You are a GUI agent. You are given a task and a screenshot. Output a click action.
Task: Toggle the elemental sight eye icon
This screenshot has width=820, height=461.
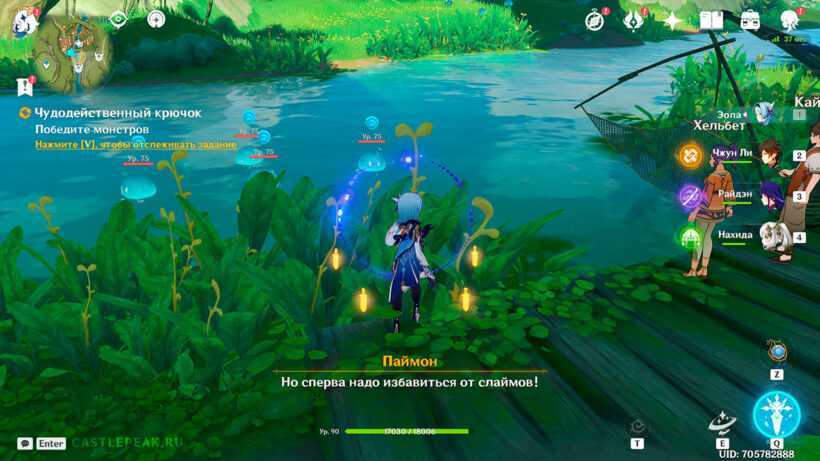(x=118, y=18)
